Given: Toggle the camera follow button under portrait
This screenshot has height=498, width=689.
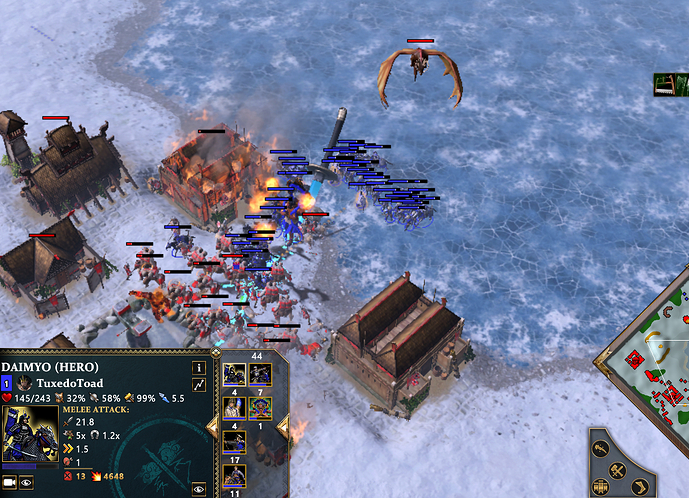Looking at the screenshot, I should 11,482.
